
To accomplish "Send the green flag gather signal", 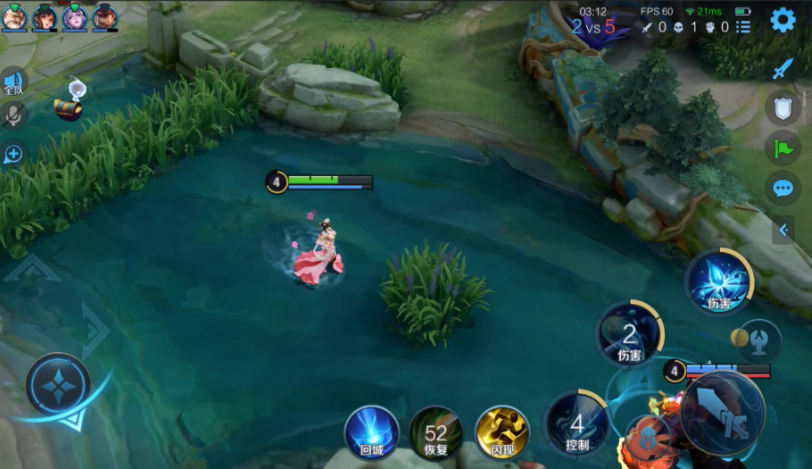I will pyautogui.click(x=783, y=149).
